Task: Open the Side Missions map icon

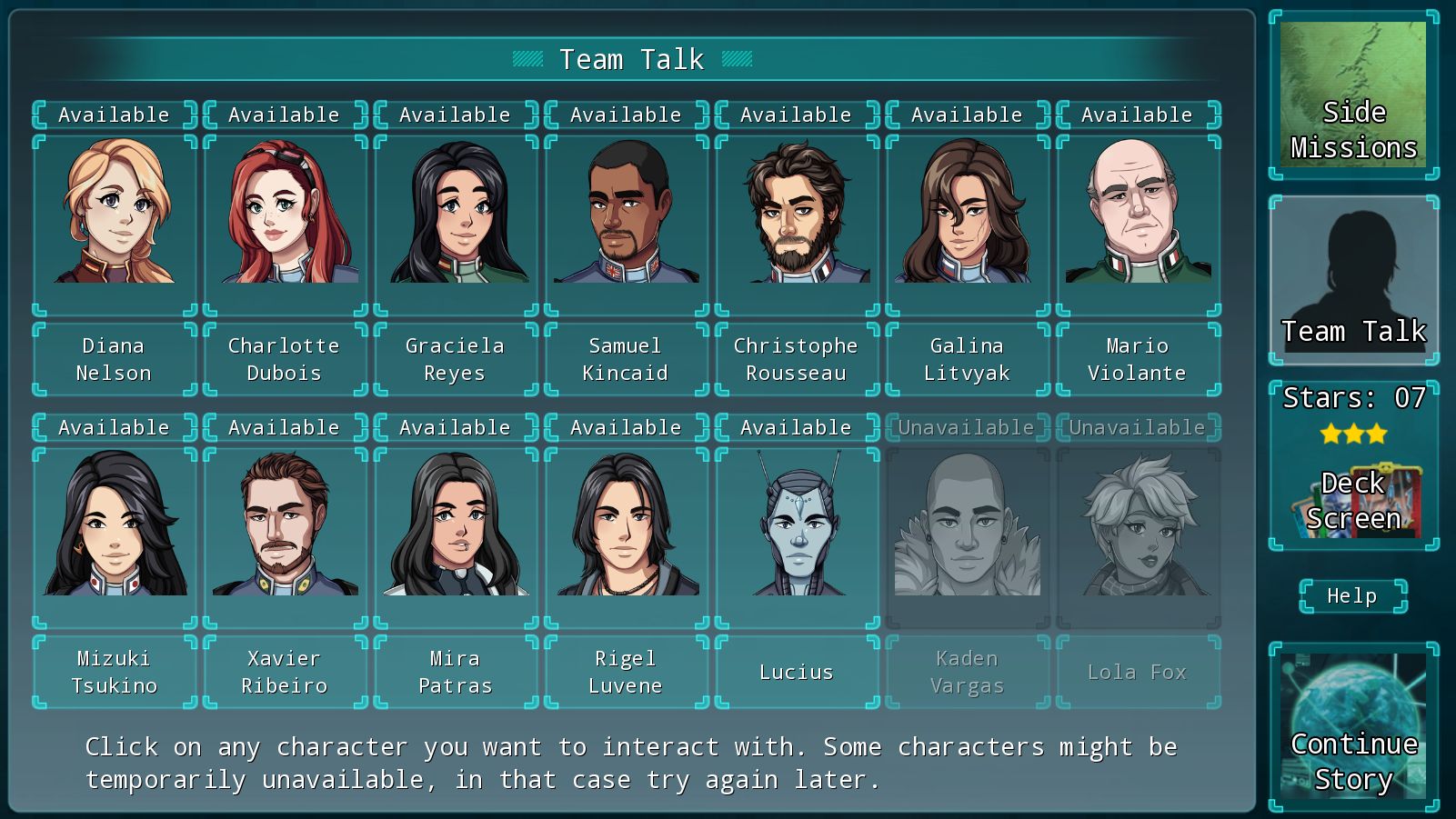Action: point(1352,94)
